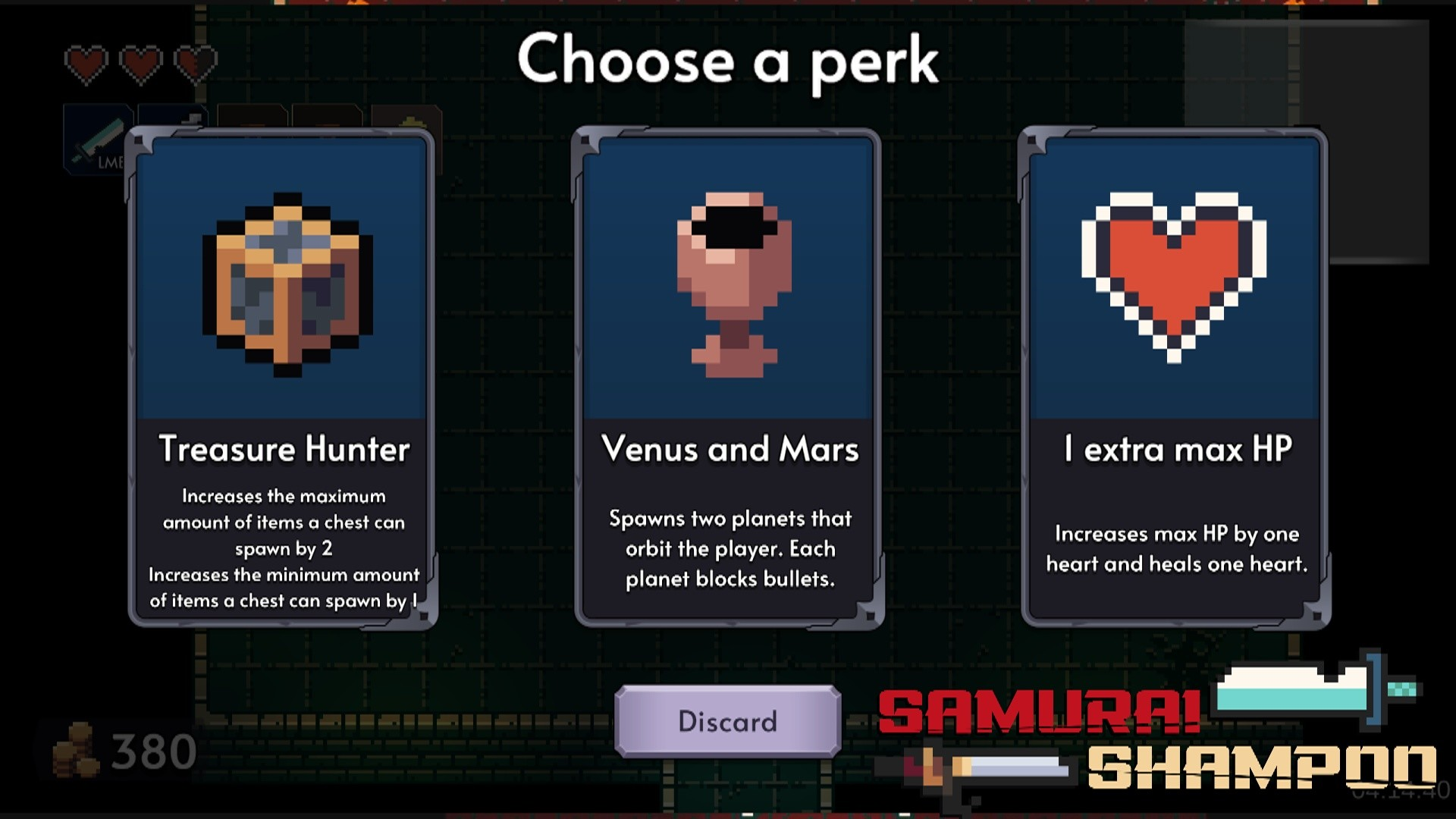Click the Choose a perk title text

point(726,61)
